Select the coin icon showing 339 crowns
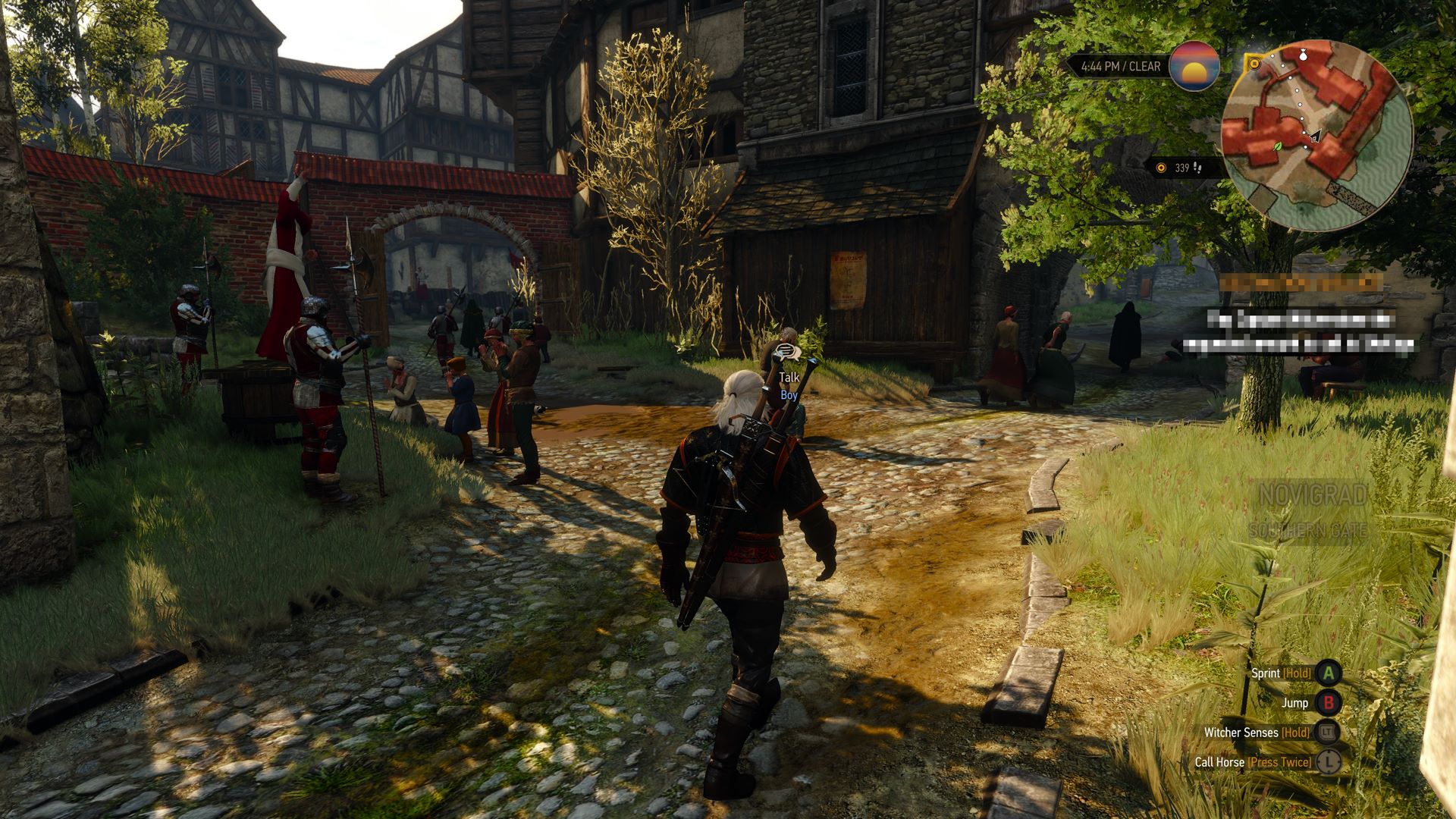This screenshot has width=1456, height=819. (x=1161, y=168)
